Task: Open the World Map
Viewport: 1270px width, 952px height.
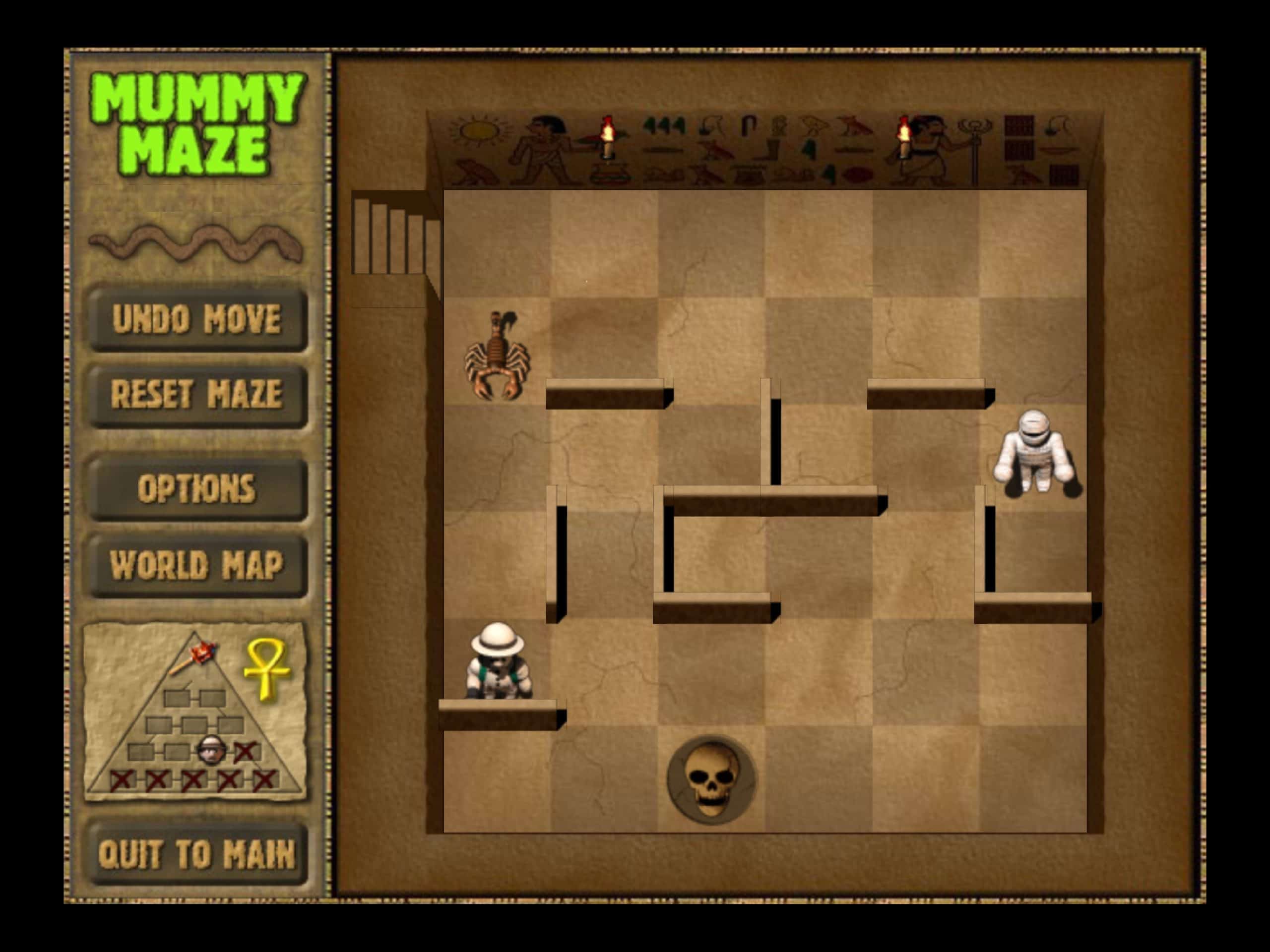Action: pos(198,565)
